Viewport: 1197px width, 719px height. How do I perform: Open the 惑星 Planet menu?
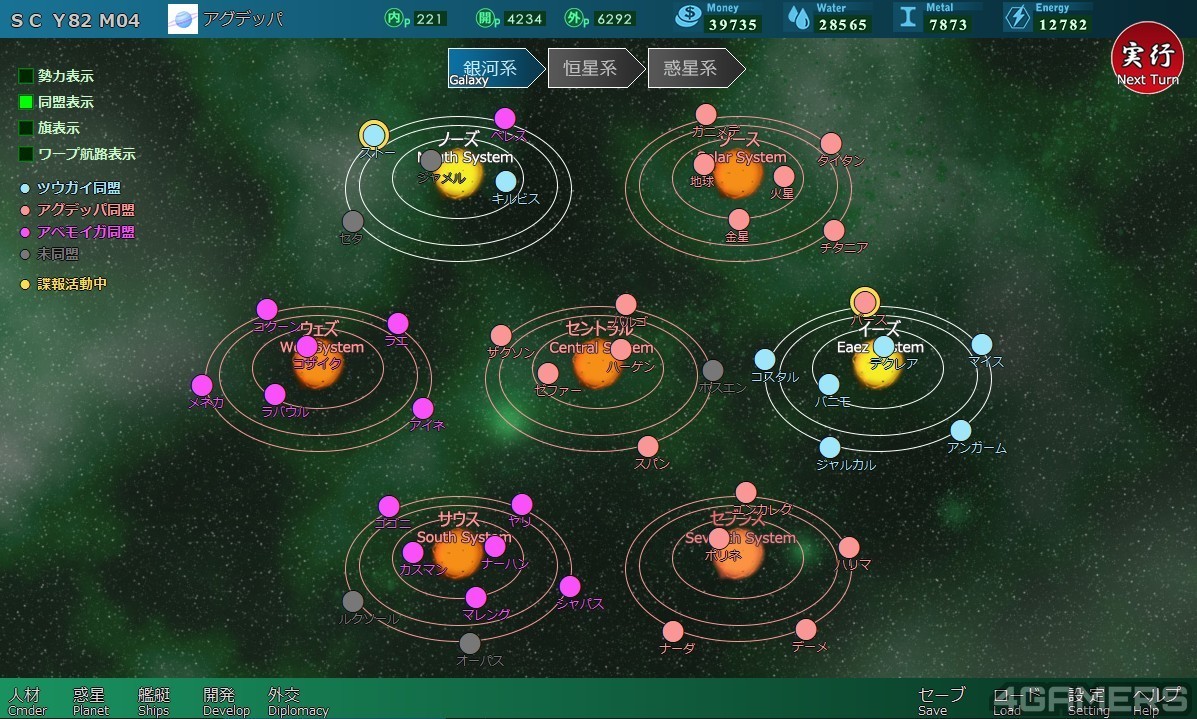tap(90, 701)
